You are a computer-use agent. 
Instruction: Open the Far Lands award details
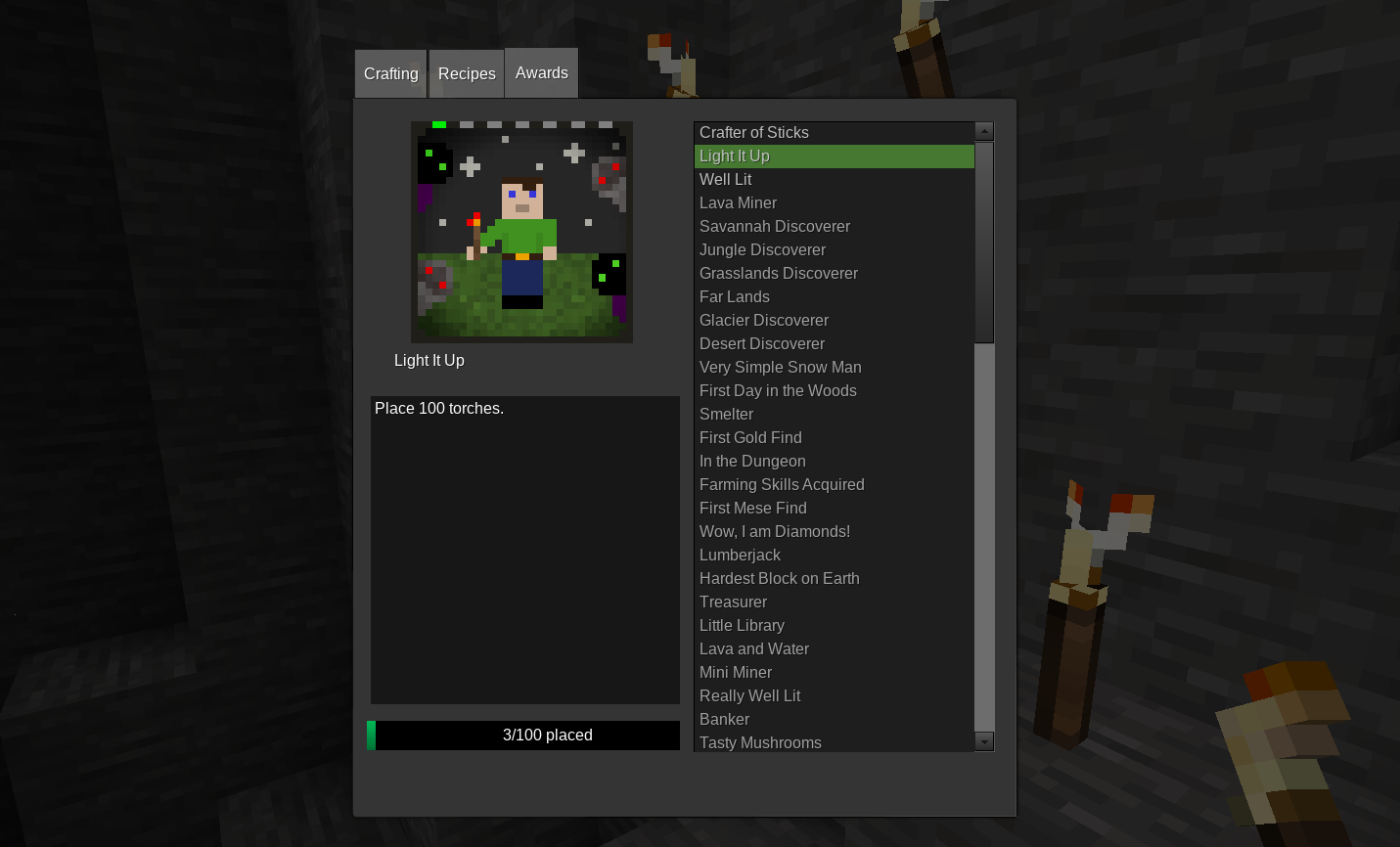pos(735,296)
